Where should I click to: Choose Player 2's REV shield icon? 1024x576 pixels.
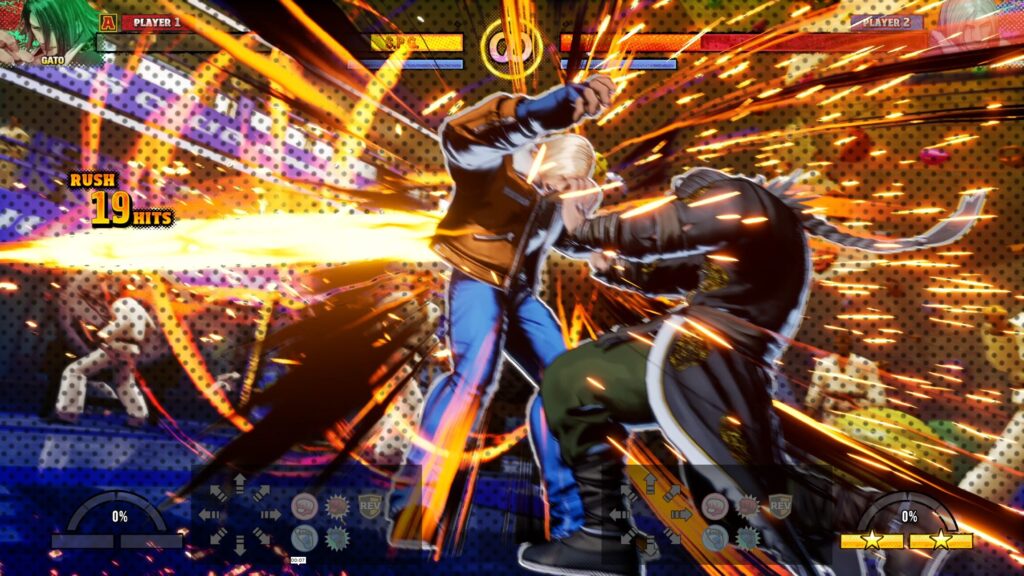click(x=780, y=505)
